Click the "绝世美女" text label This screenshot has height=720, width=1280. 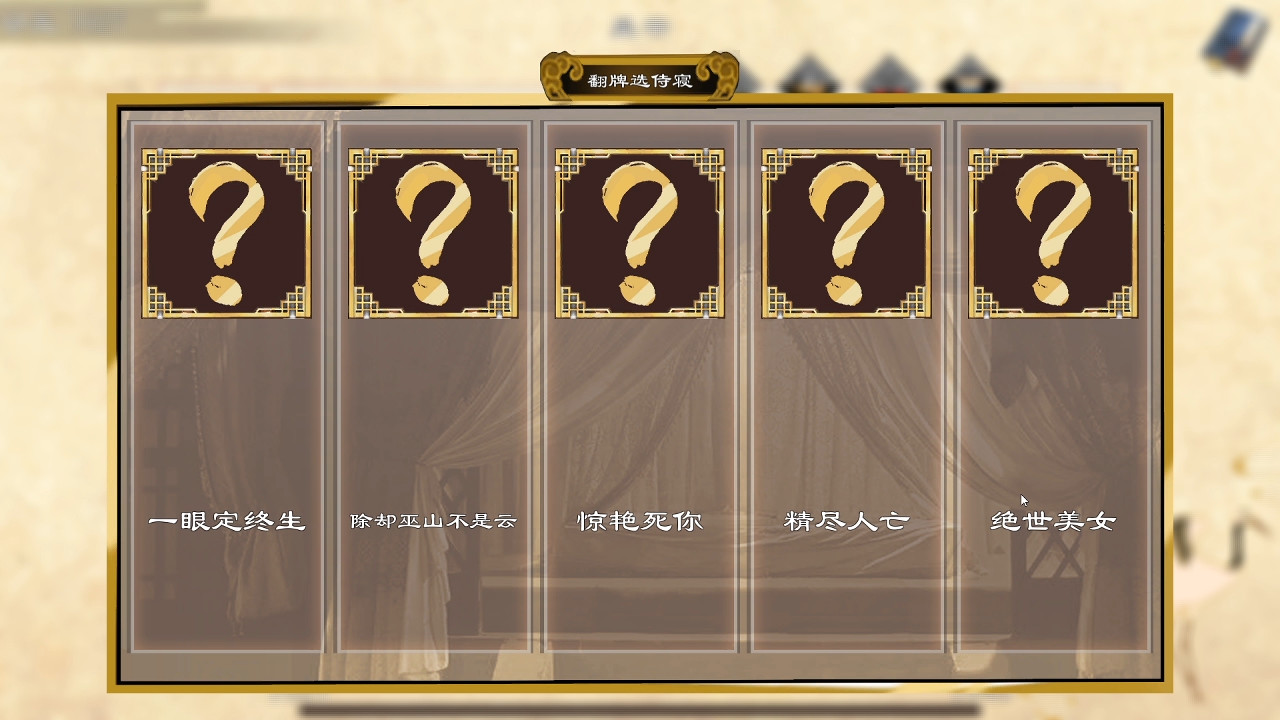1053,520
